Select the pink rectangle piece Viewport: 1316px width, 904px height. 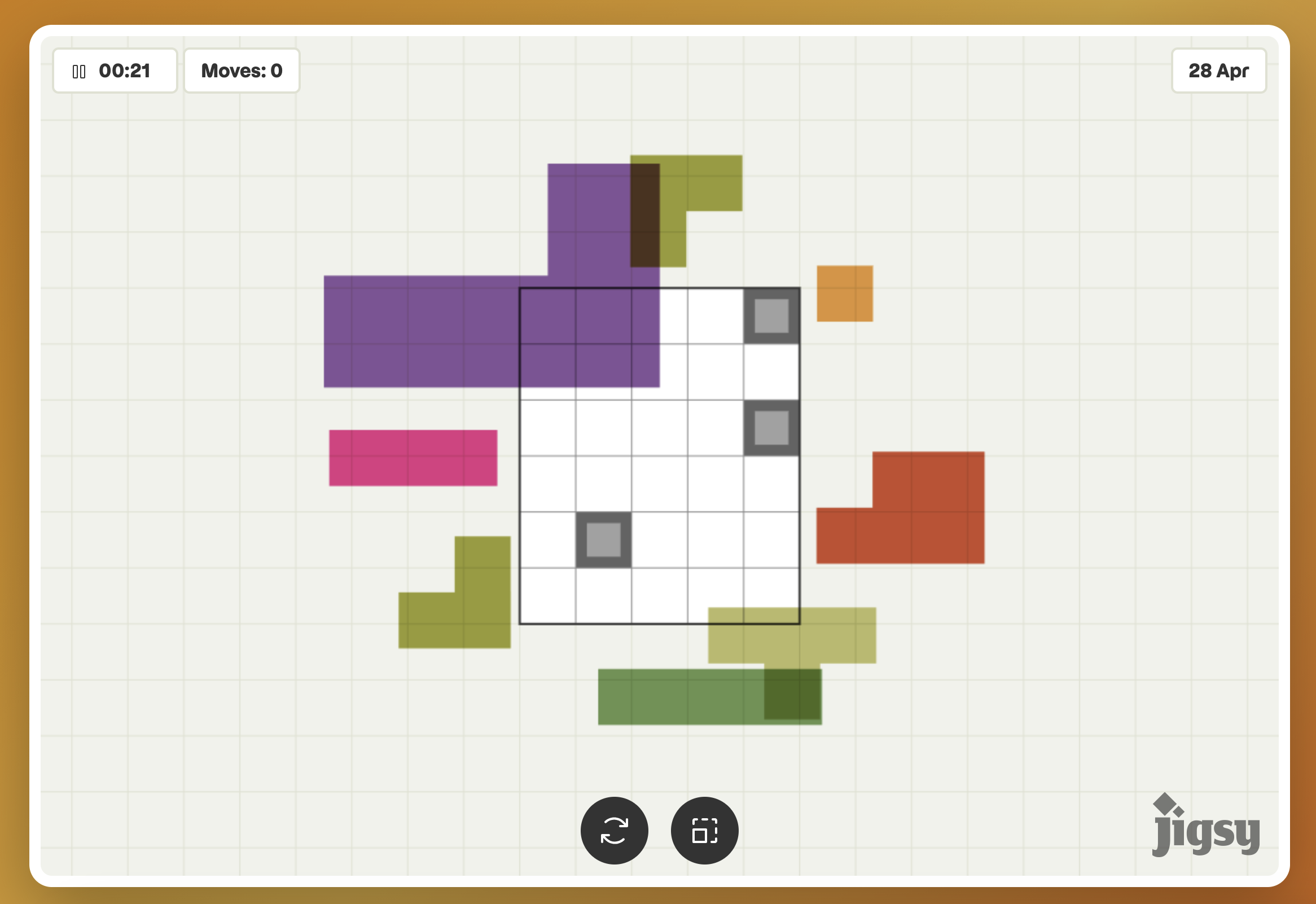413,459
